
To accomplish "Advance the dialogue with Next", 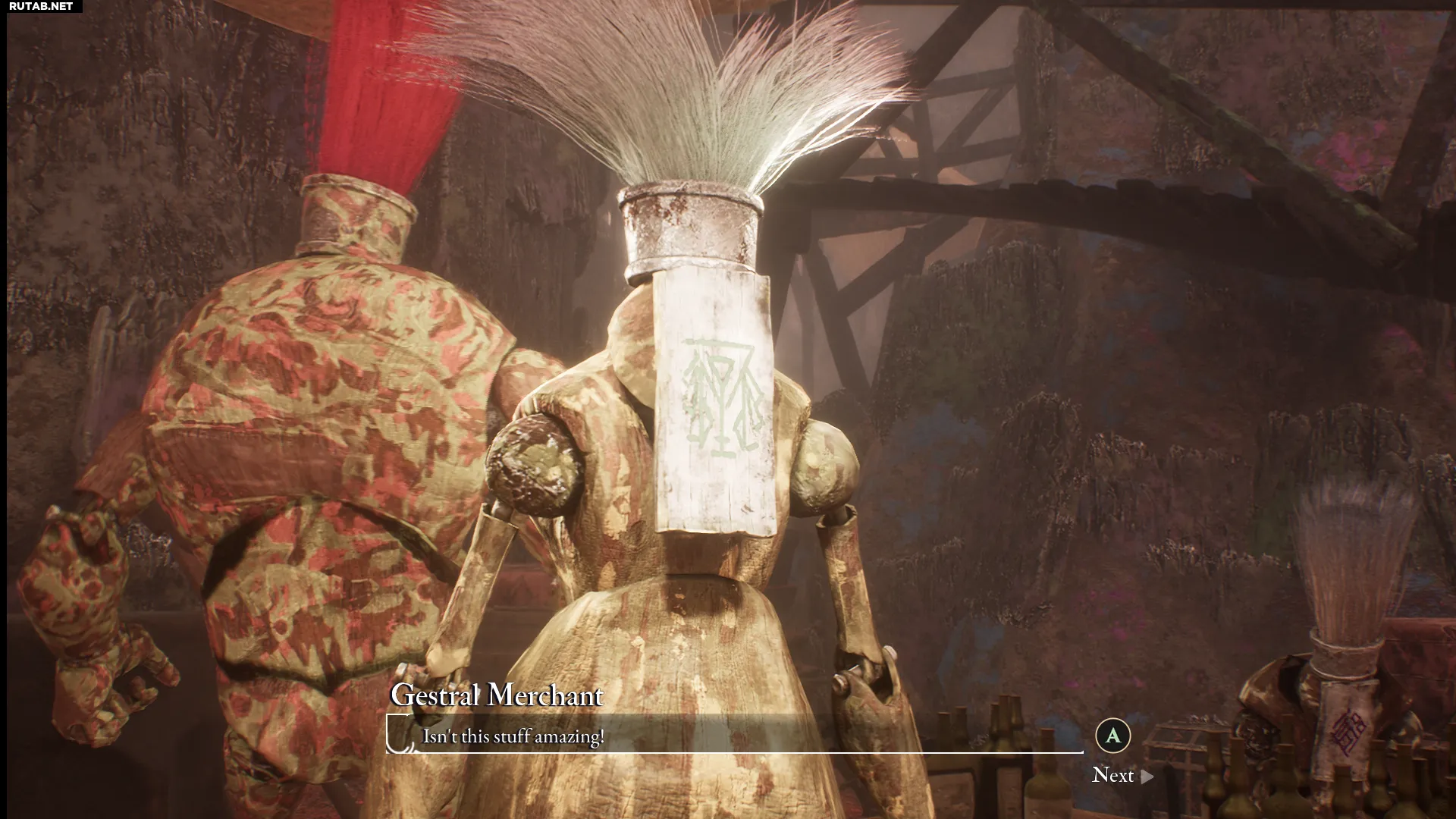I will 1122,775.
